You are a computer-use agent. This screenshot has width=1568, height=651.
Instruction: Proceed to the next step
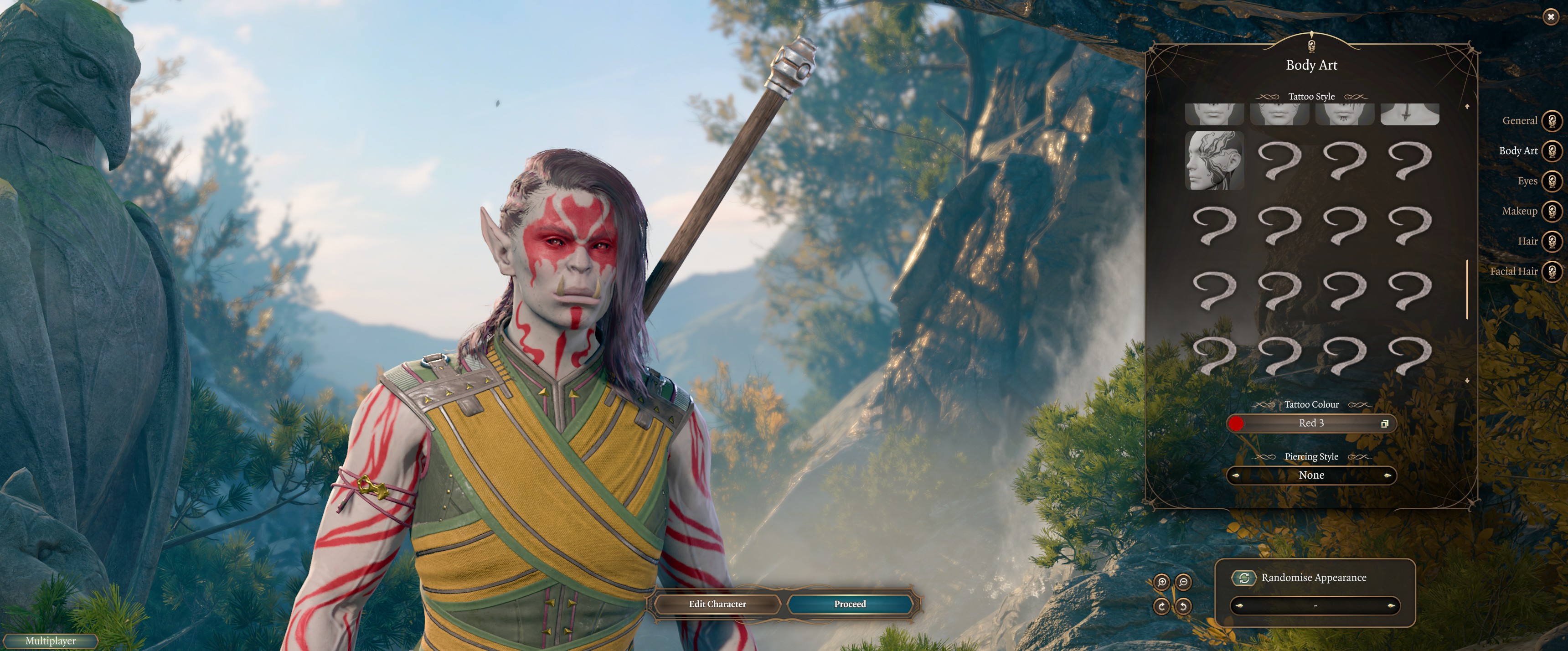point(850,604)
